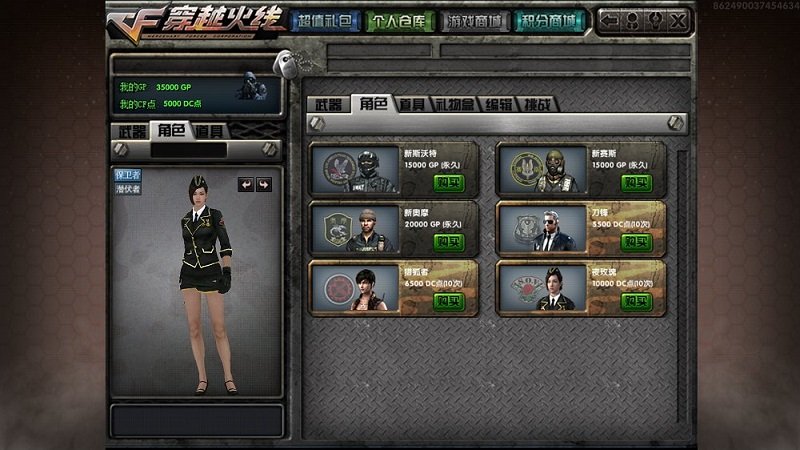Screen dimensions: 800x450
Task: Buy the 新赛斯 character for 15000 GP
Action: (635, 182)
